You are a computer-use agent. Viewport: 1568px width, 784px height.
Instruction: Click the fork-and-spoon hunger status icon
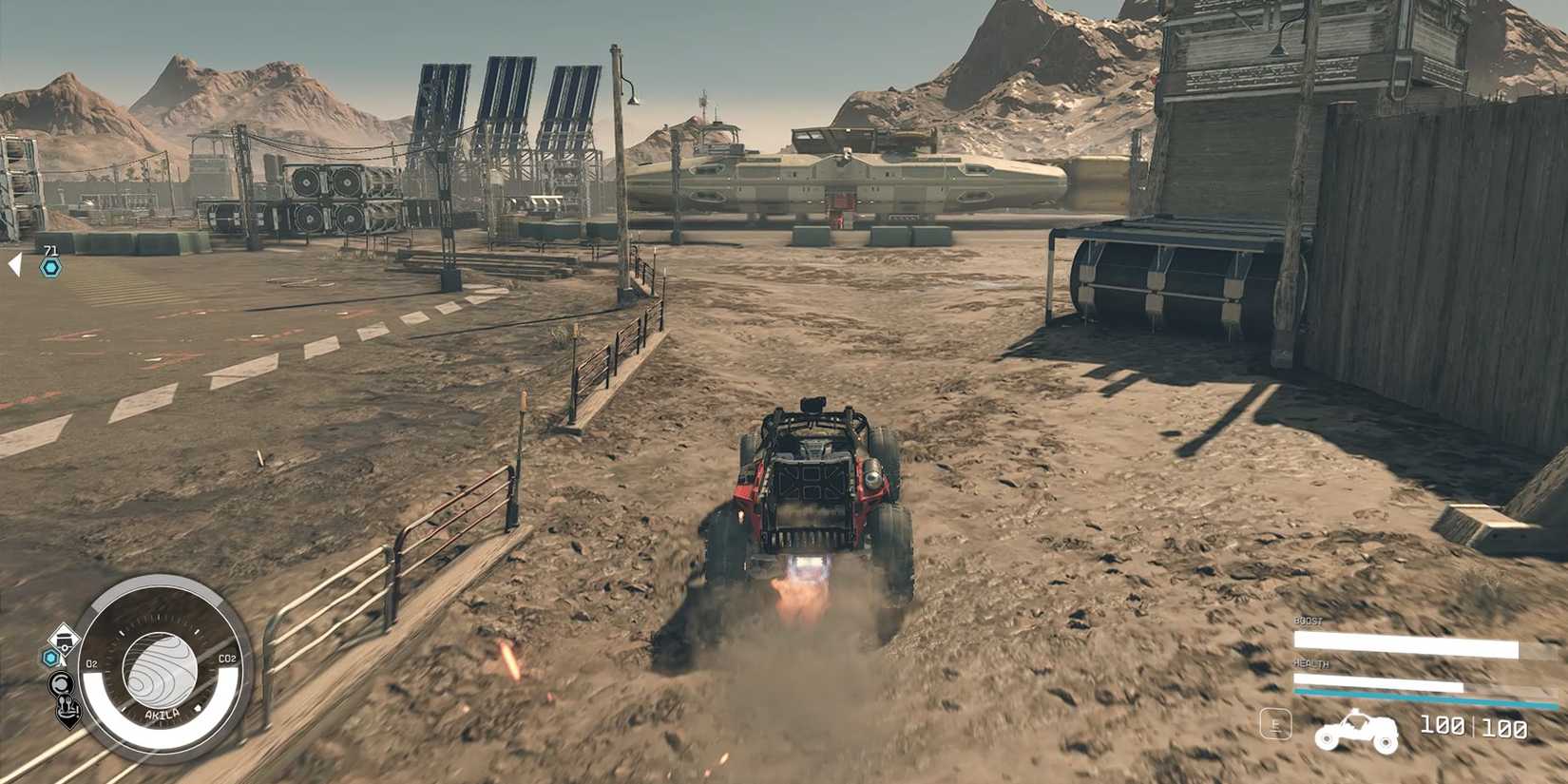(x=67, y=711)
